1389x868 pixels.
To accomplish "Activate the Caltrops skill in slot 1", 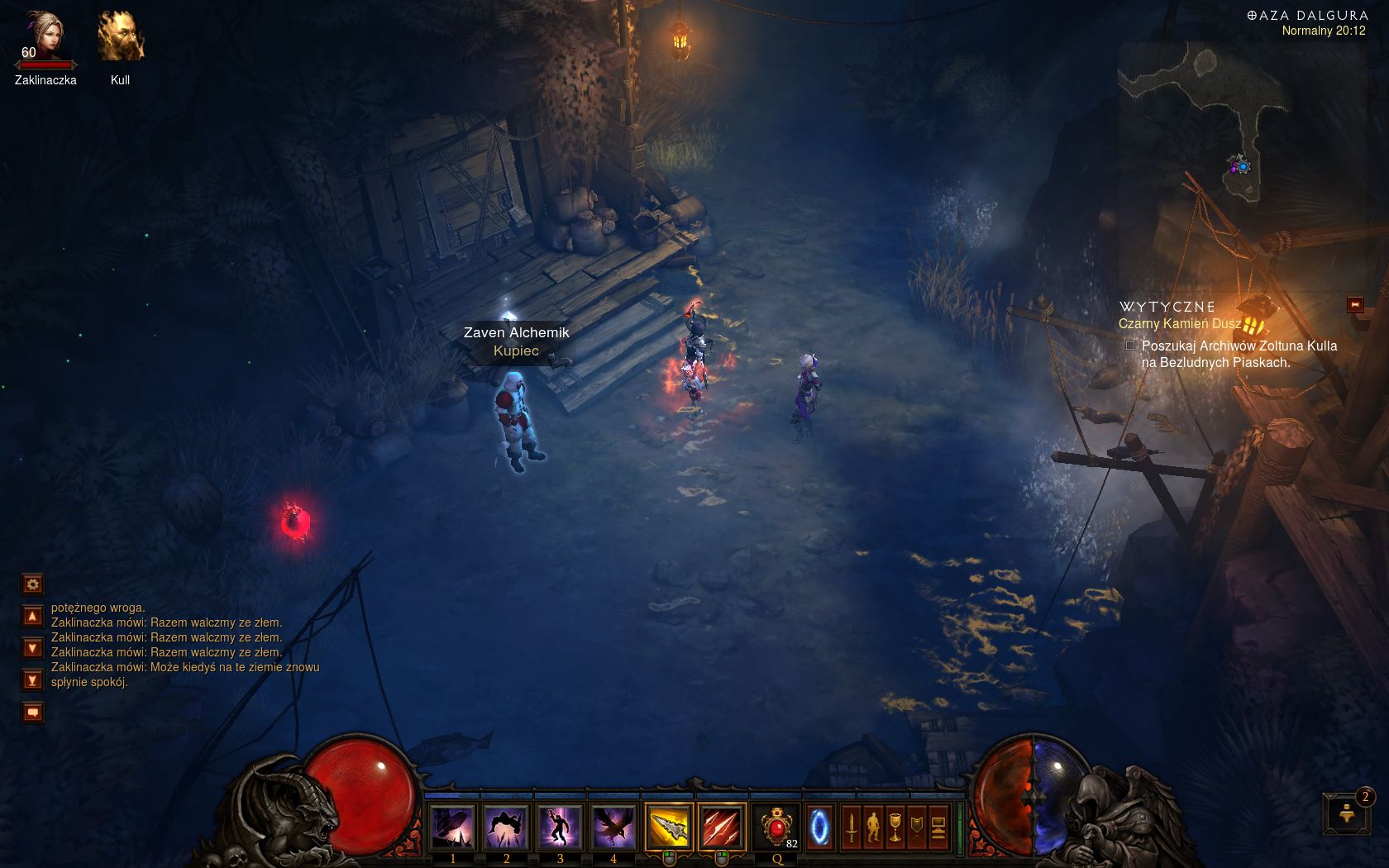I will coord(452,826).
